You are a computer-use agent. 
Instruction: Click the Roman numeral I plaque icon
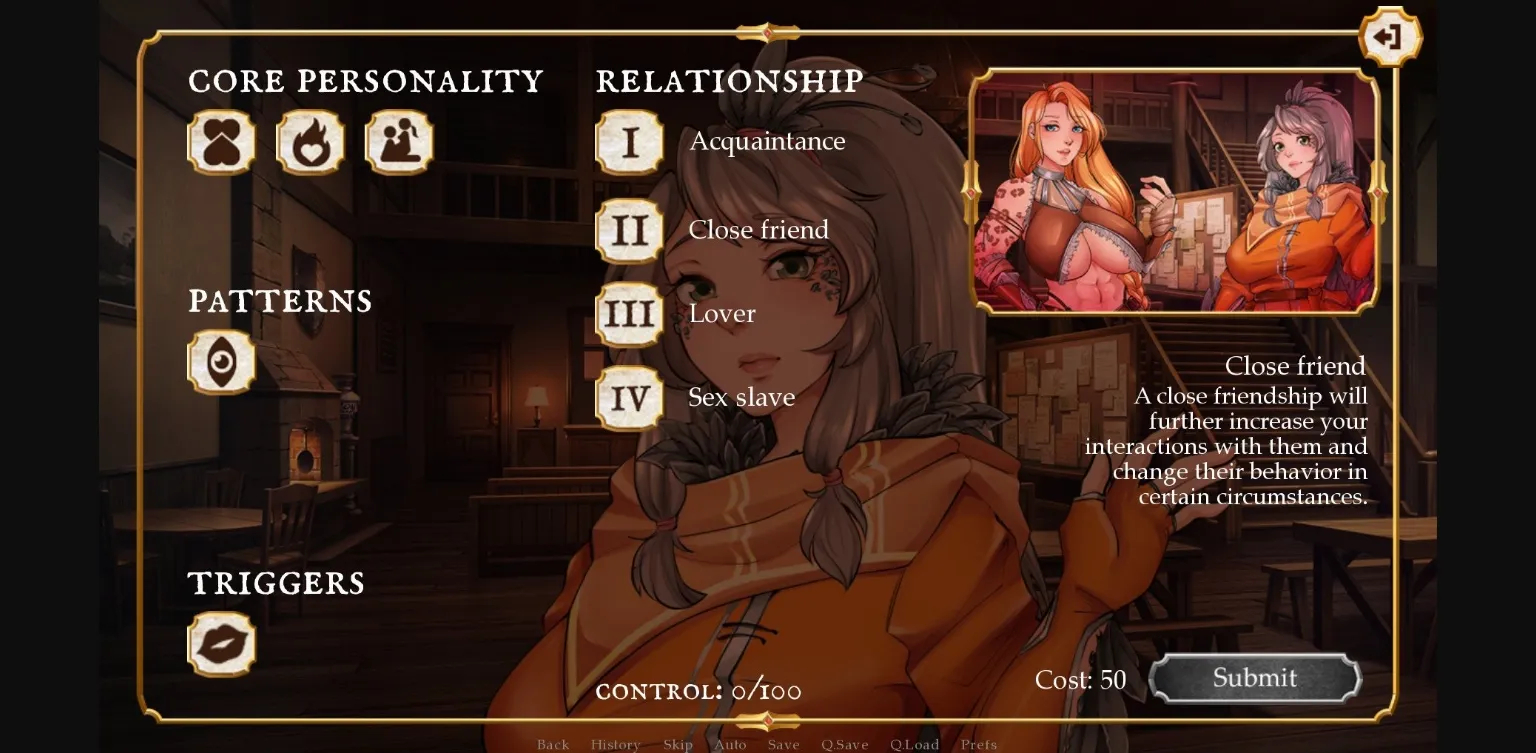629,143
